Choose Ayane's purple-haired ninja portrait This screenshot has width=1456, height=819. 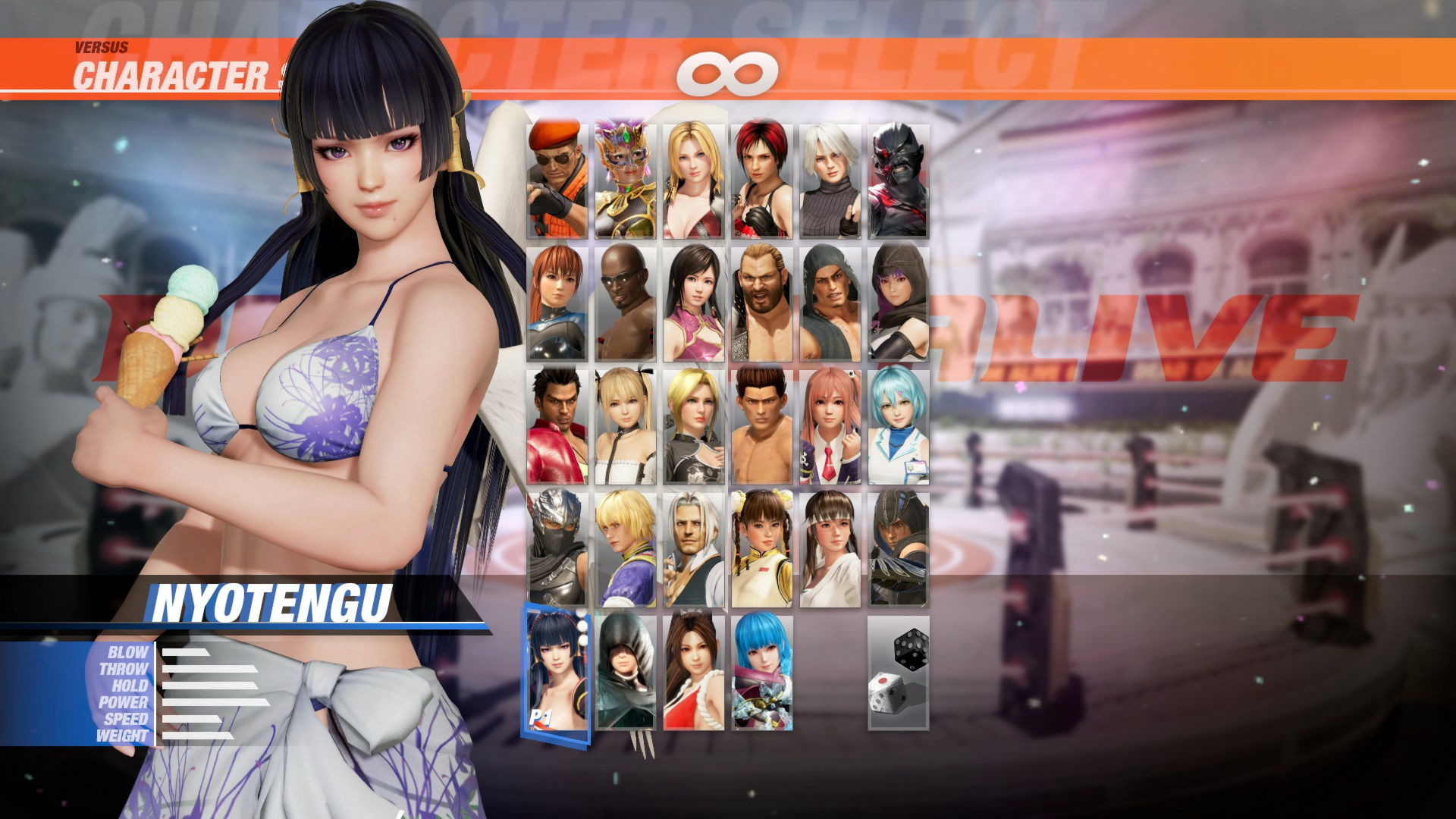(898, 303)
